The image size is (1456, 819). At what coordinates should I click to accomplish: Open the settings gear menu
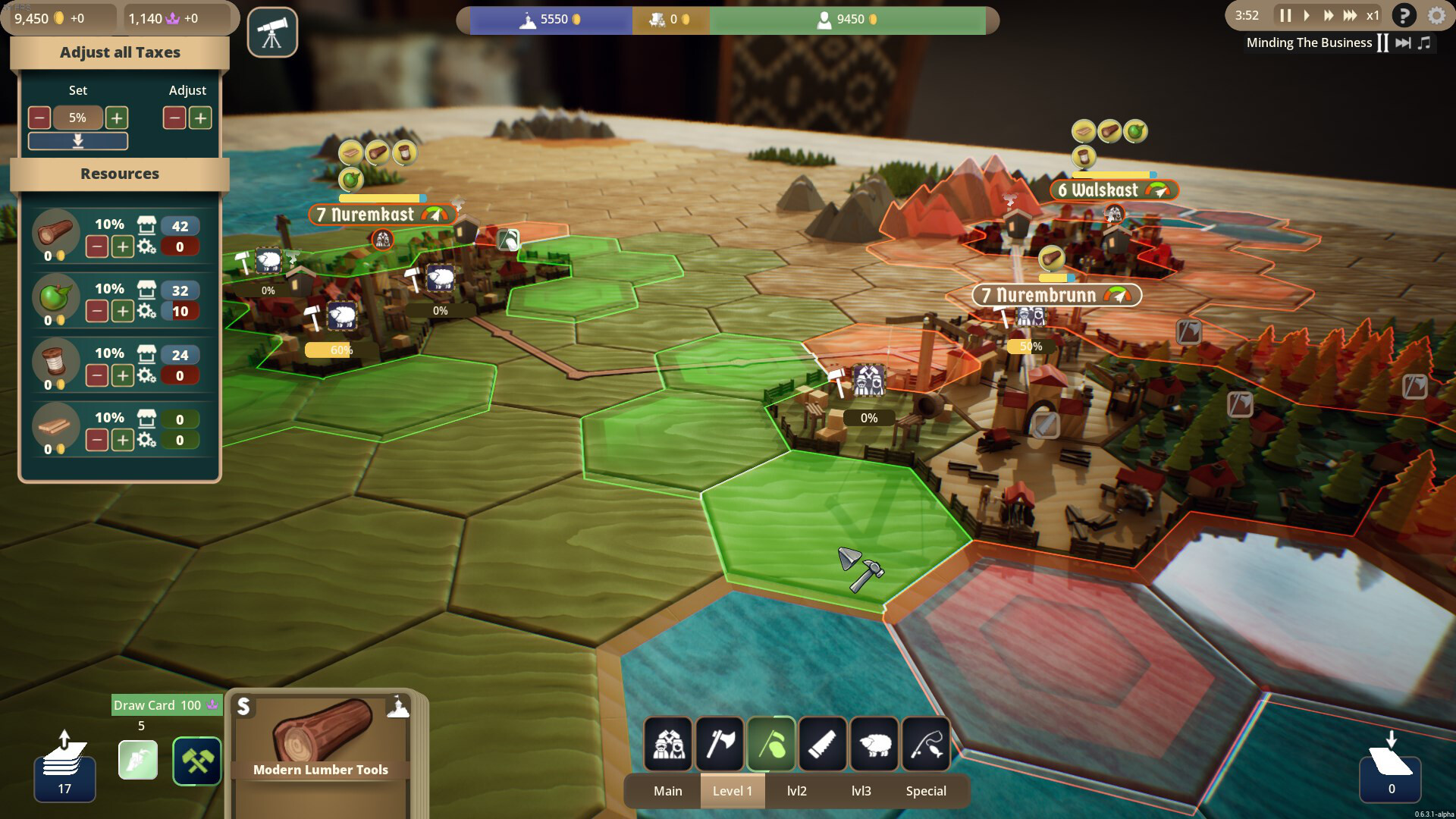tap(1436, 15)
